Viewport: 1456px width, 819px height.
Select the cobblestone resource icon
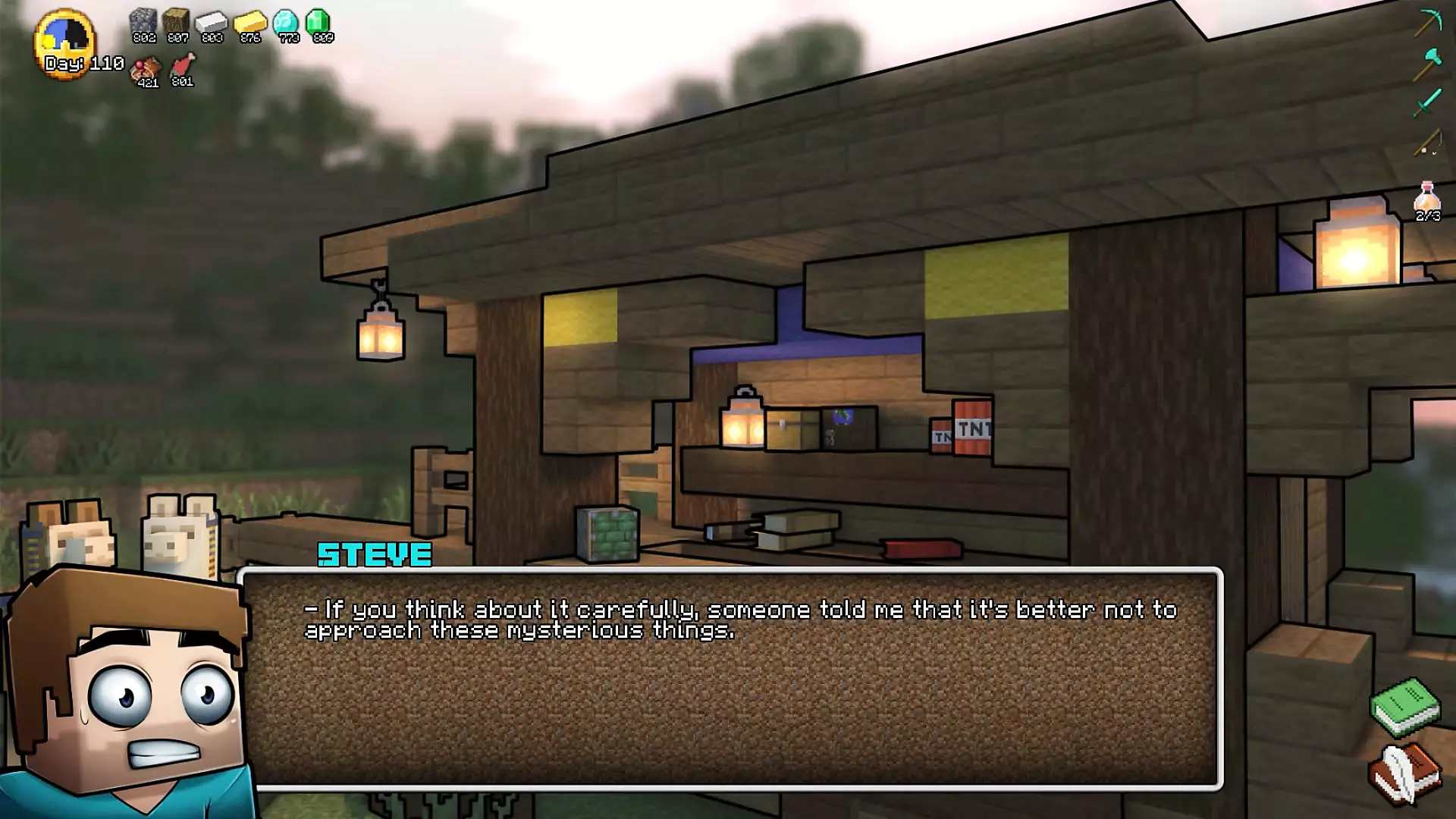pyautogui.click(x=143, y=24)
